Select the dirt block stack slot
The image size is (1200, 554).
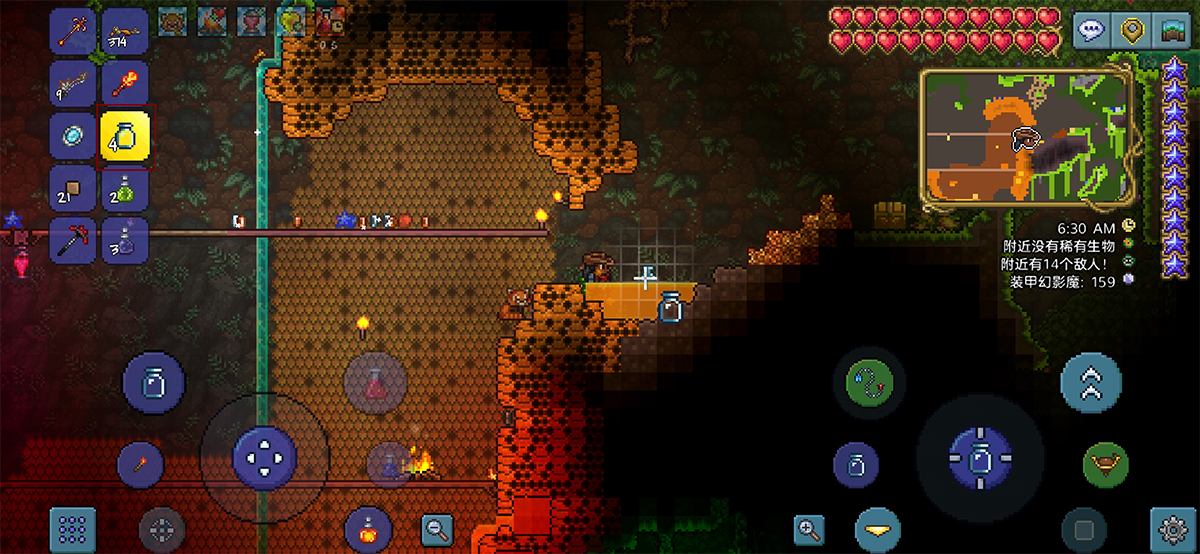(x=73, y=188)
